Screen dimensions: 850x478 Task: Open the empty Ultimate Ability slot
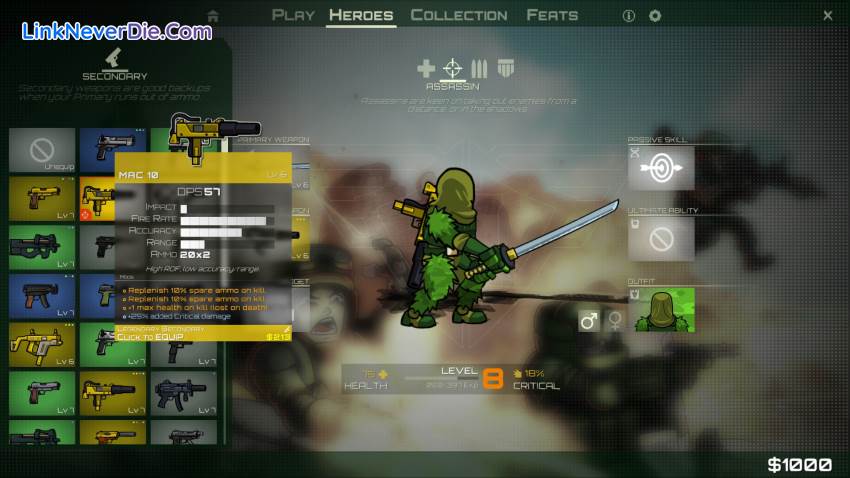tap(660, 239)
